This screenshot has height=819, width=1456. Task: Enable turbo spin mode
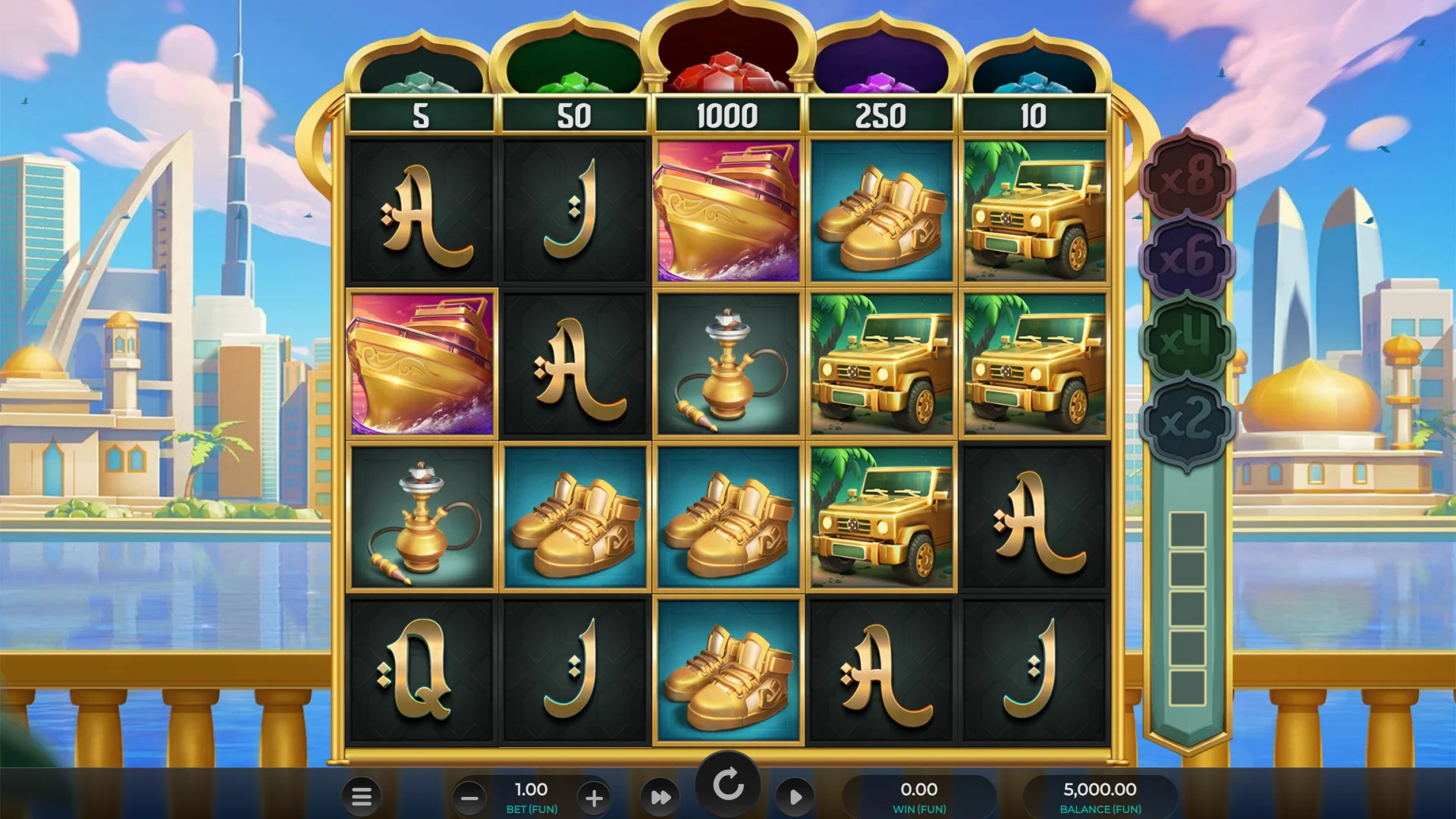click(x=660, y=797)
